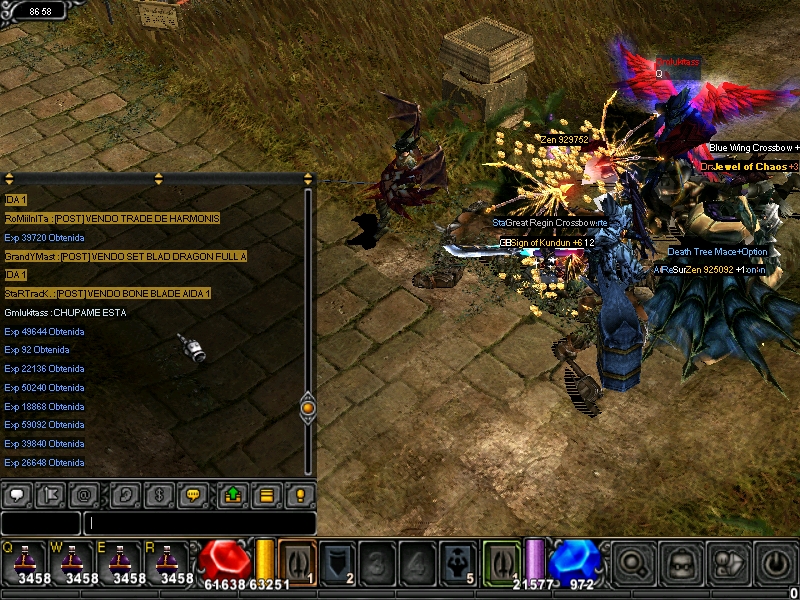Viewport: 800px width, 600px height.
Task: Use the potion in slot Q
Action: click(x=24, y=563)
